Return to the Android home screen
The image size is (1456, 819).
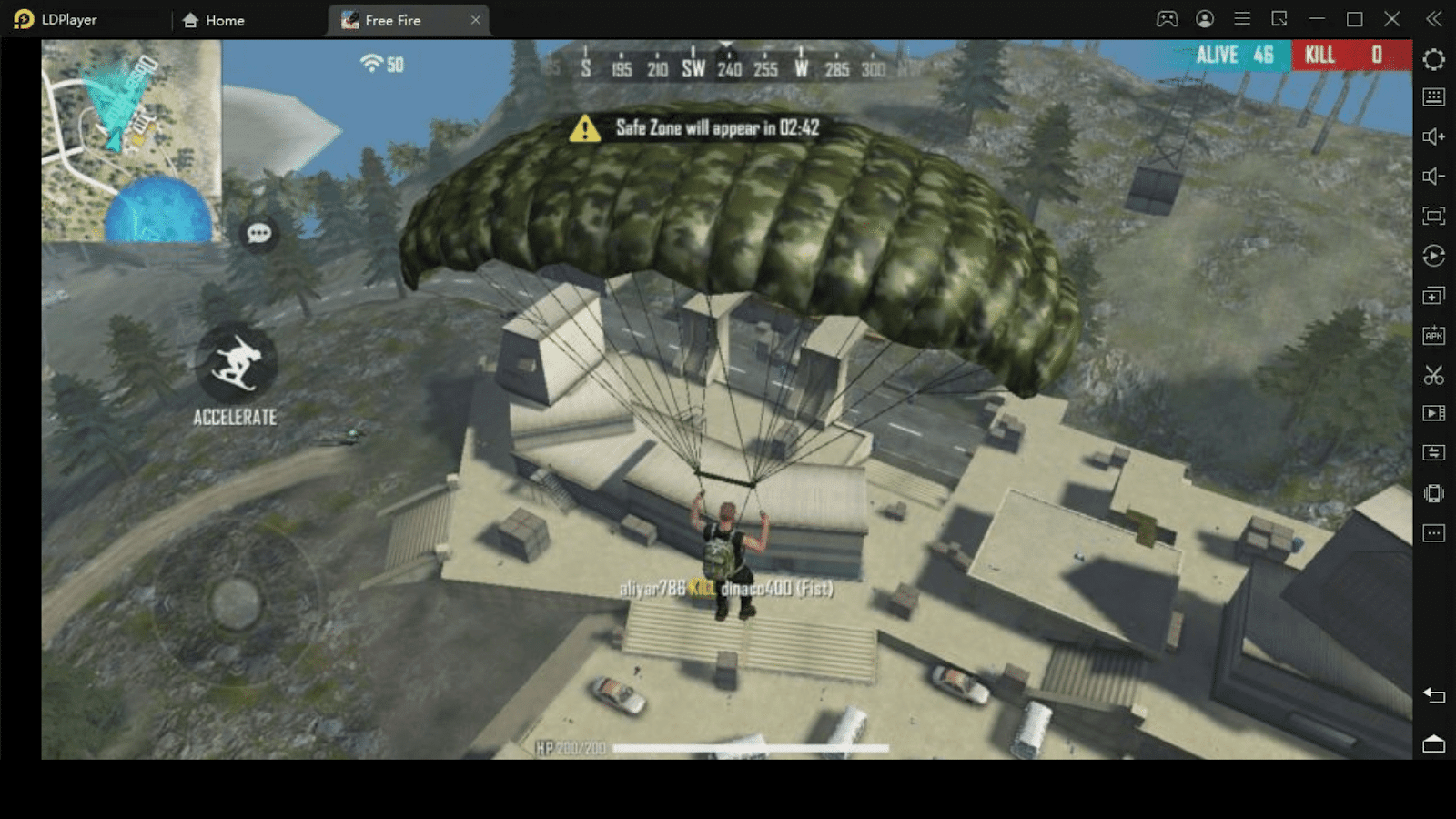1433,743
